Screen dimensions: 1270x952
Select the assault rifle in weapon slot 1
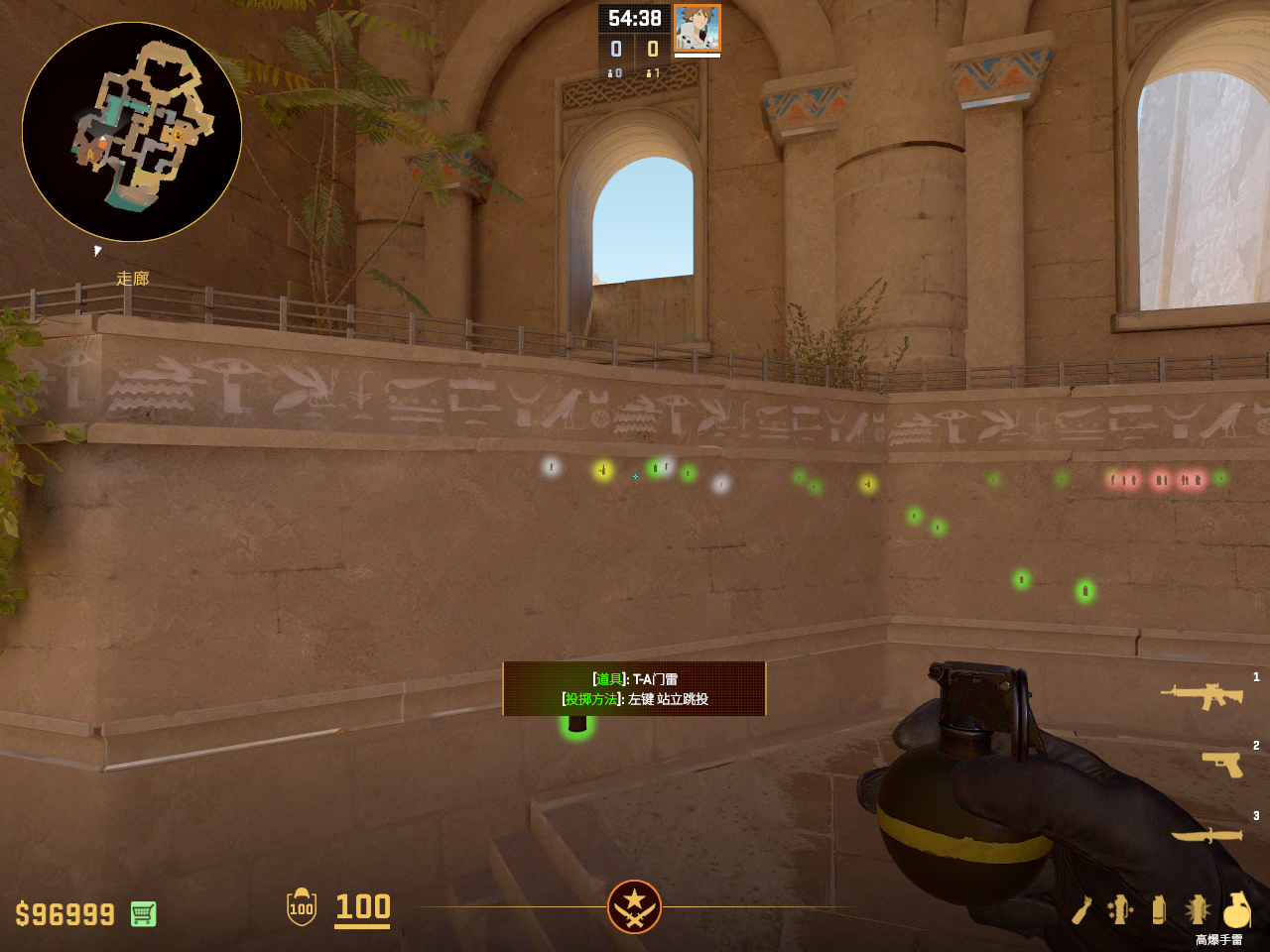click(x=1202, y=696)
